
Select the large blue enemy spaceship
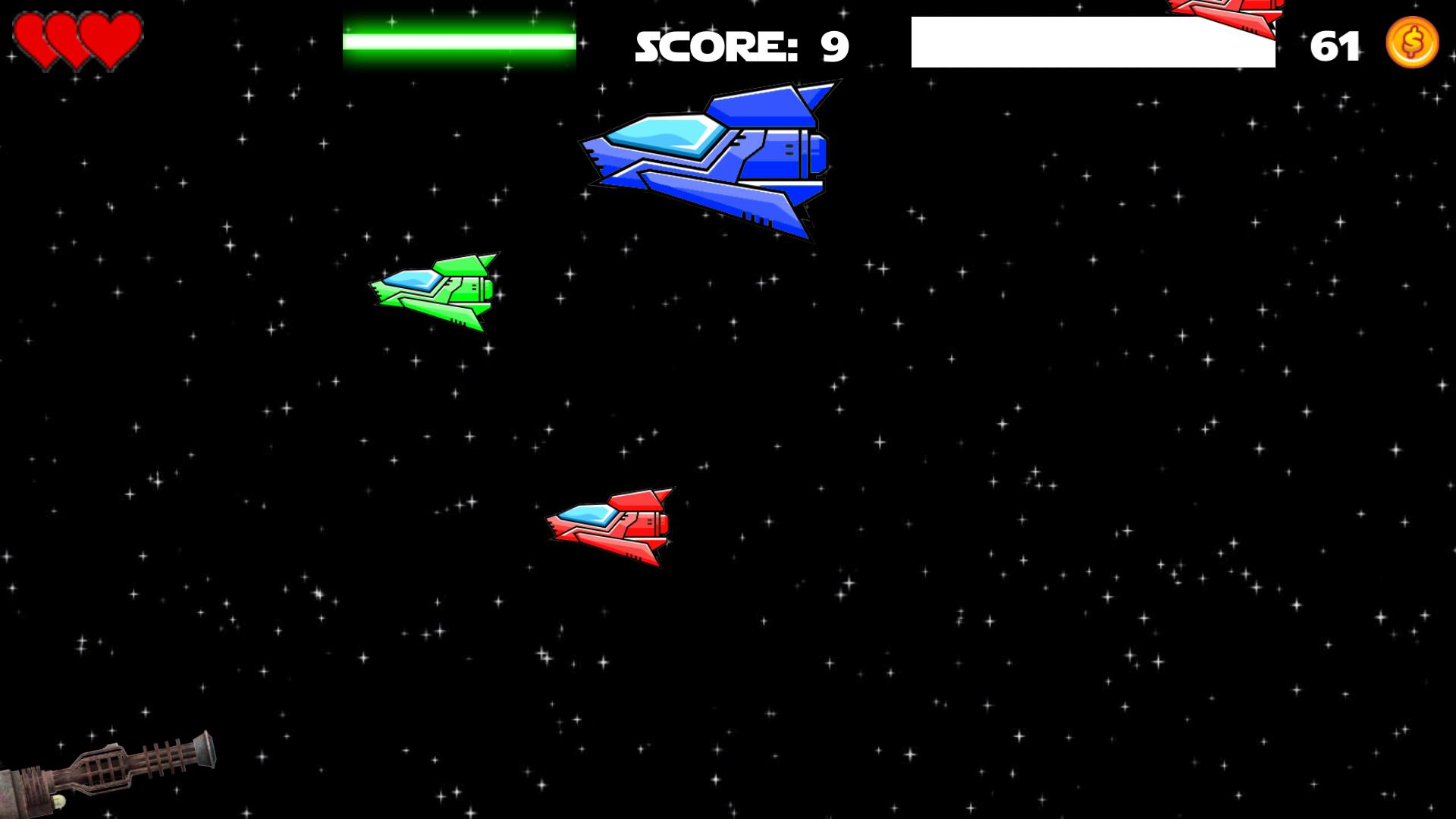(x=720, y=159)
